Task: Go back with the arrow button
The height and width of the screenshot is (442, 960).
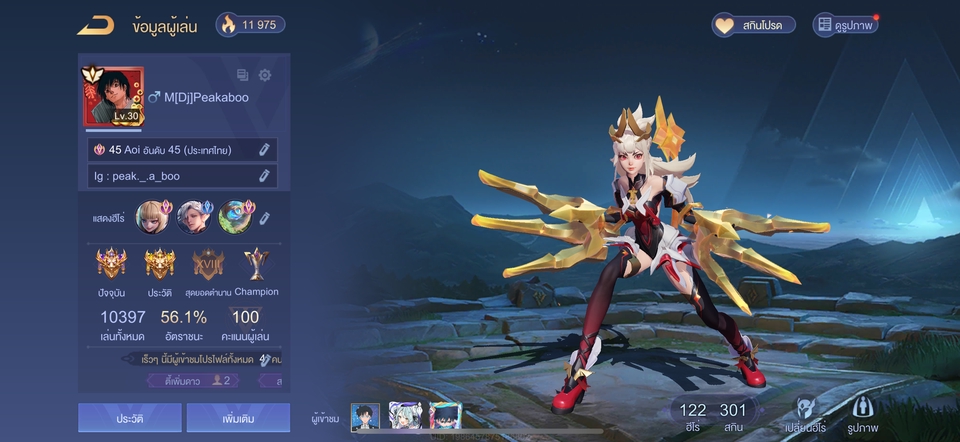Action: point(96,25)
